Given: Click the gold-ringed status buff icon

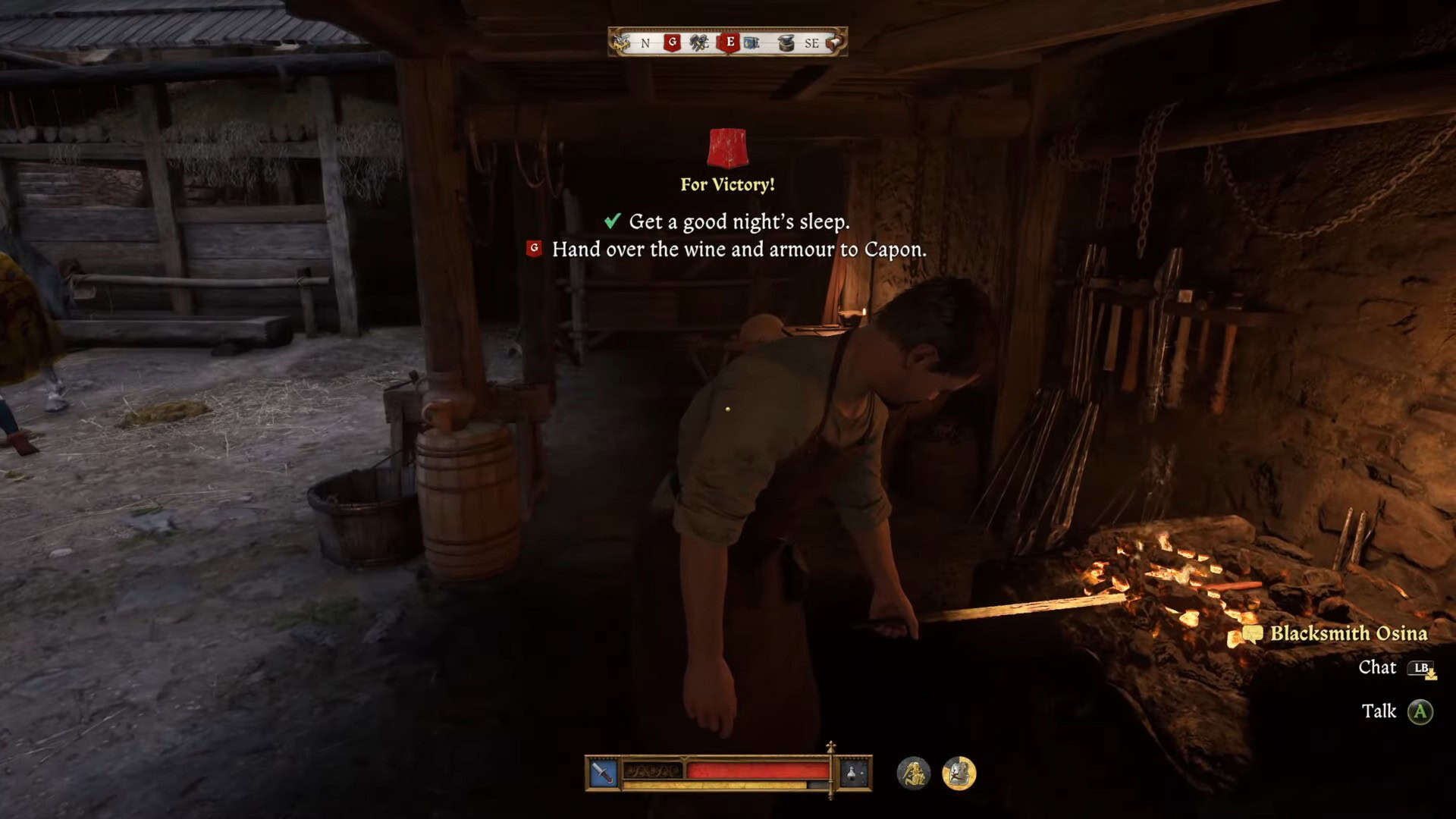Looking at the screenshot, I should click(959, 773).
